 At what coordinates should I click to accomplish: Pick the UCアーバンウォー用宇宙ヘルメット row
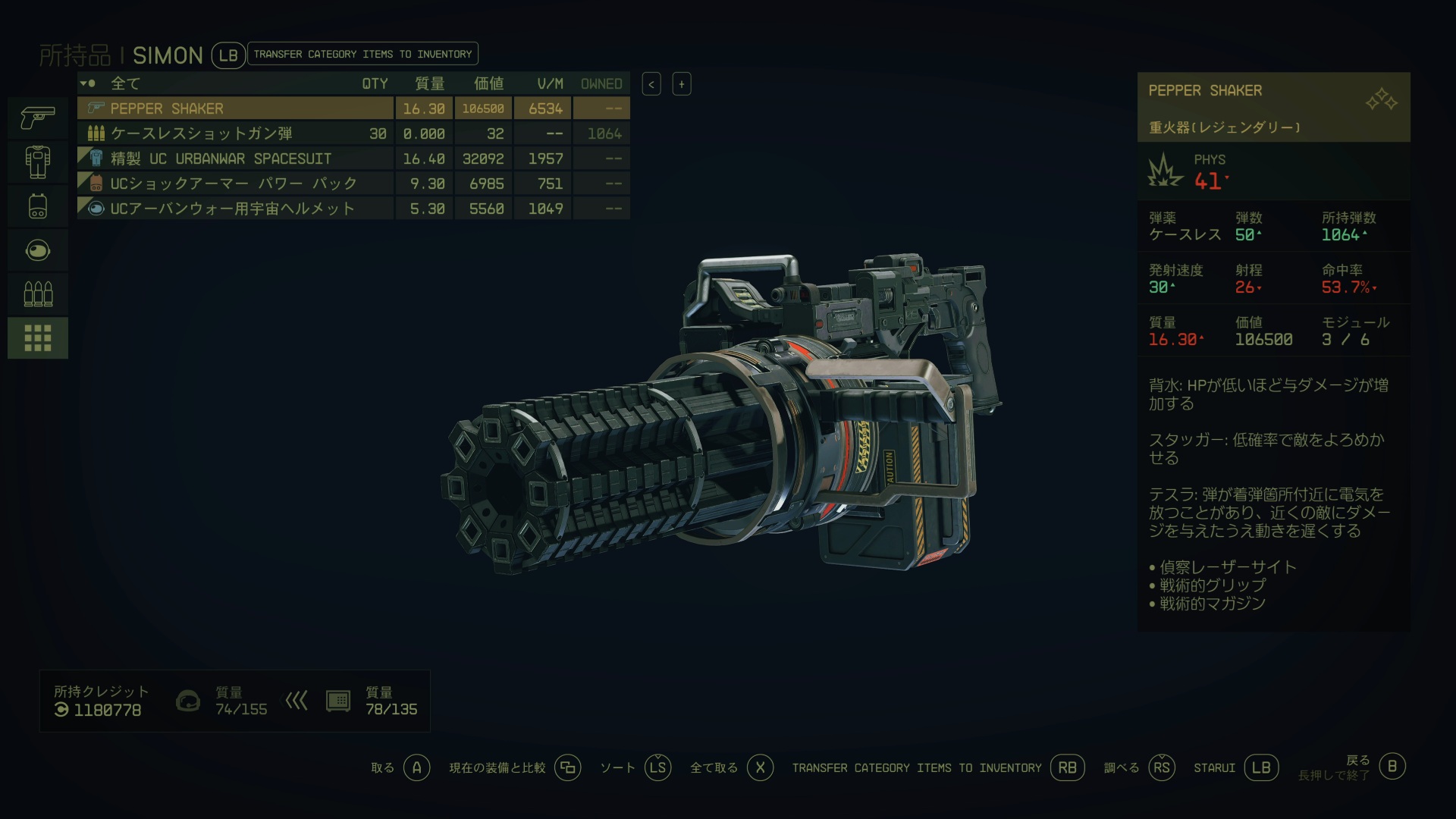pyautogui.click(x=235, y=209)
